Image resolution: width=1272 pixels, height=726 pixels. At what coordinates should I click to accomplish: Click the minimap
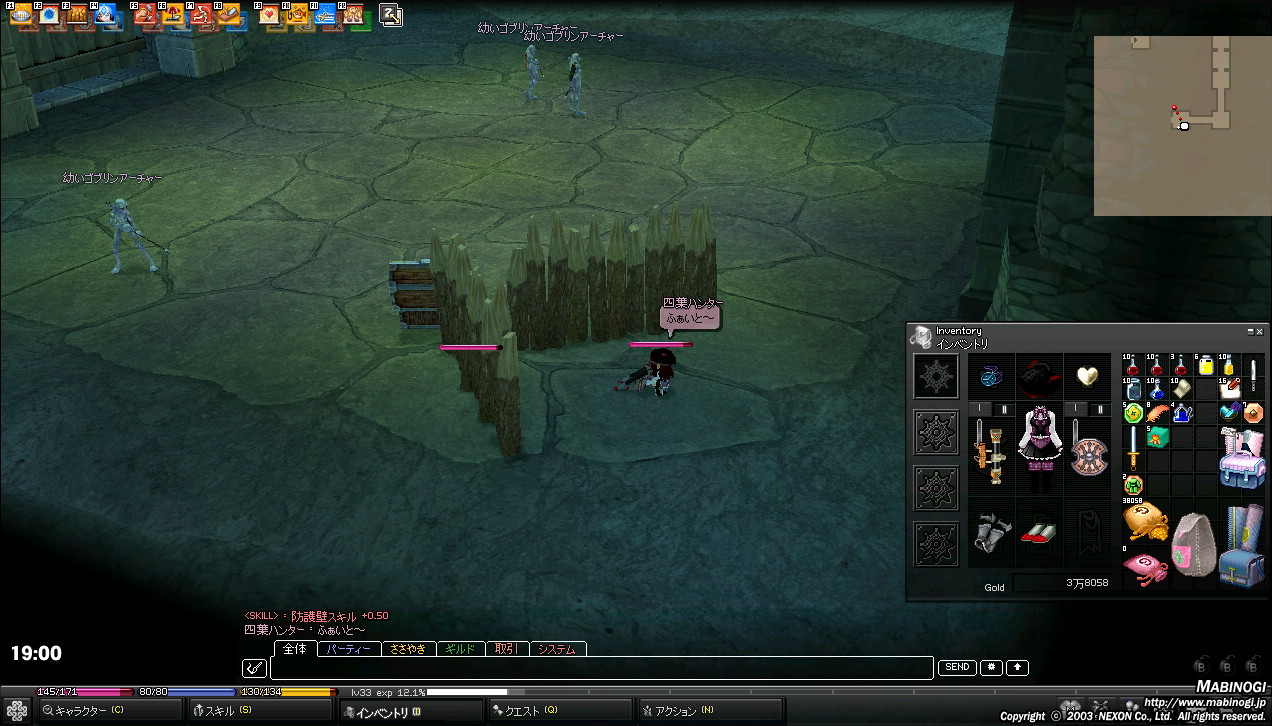tap(1182, 125)
